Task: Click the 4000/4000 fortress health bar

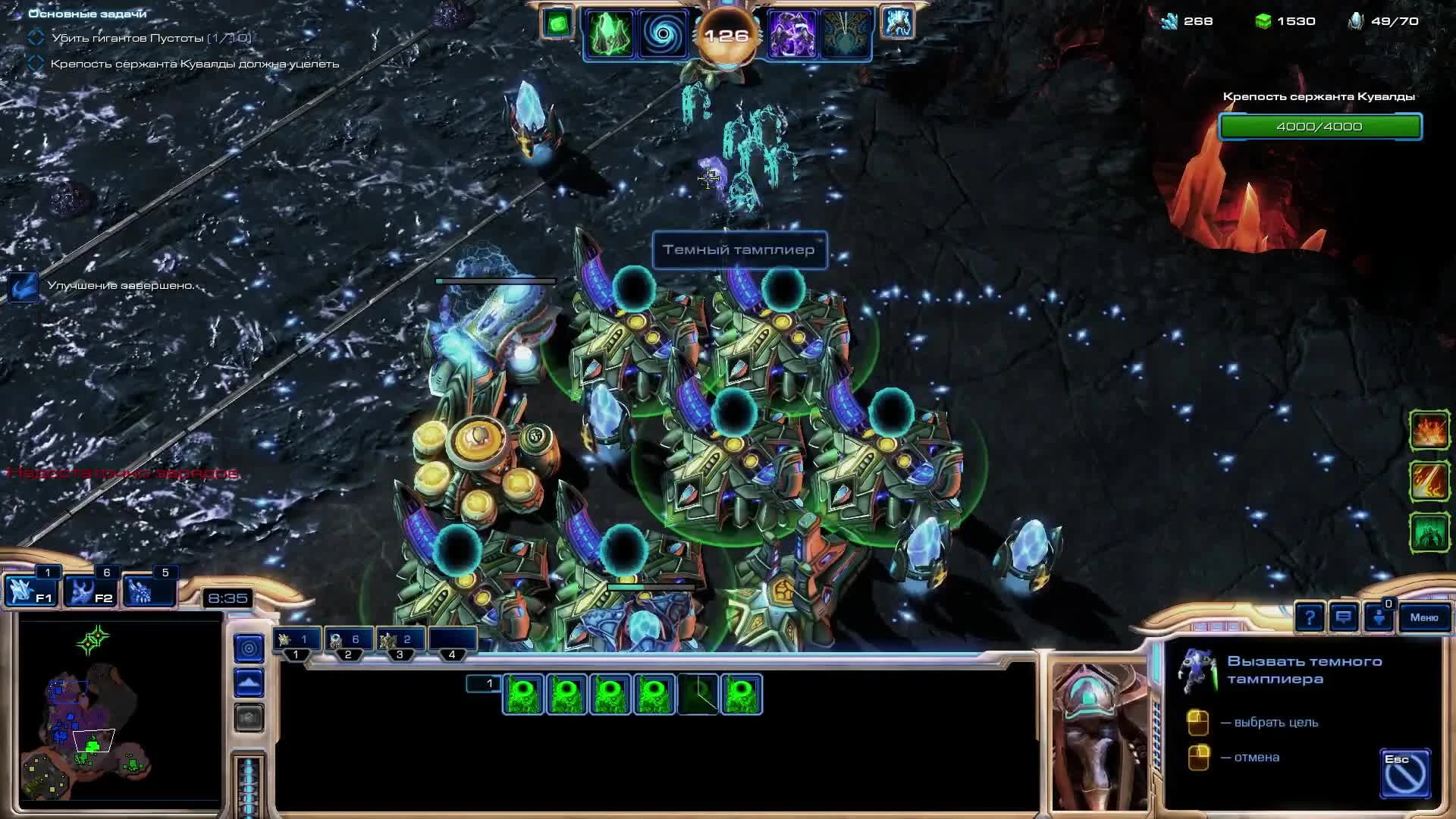Action: pos(1319,127)
